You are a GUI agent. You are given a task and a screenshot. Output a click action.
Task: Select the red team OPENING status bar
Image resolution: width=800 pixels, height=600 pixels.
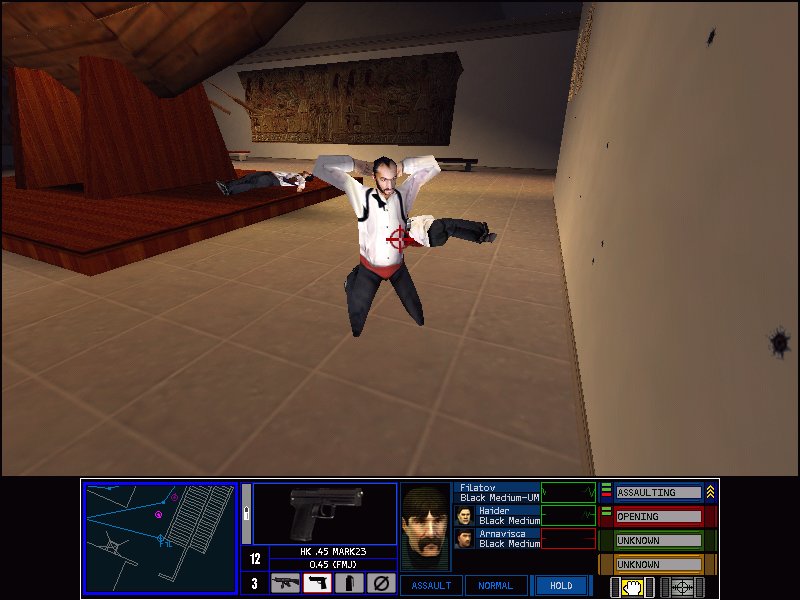click(x=658, y=517)
